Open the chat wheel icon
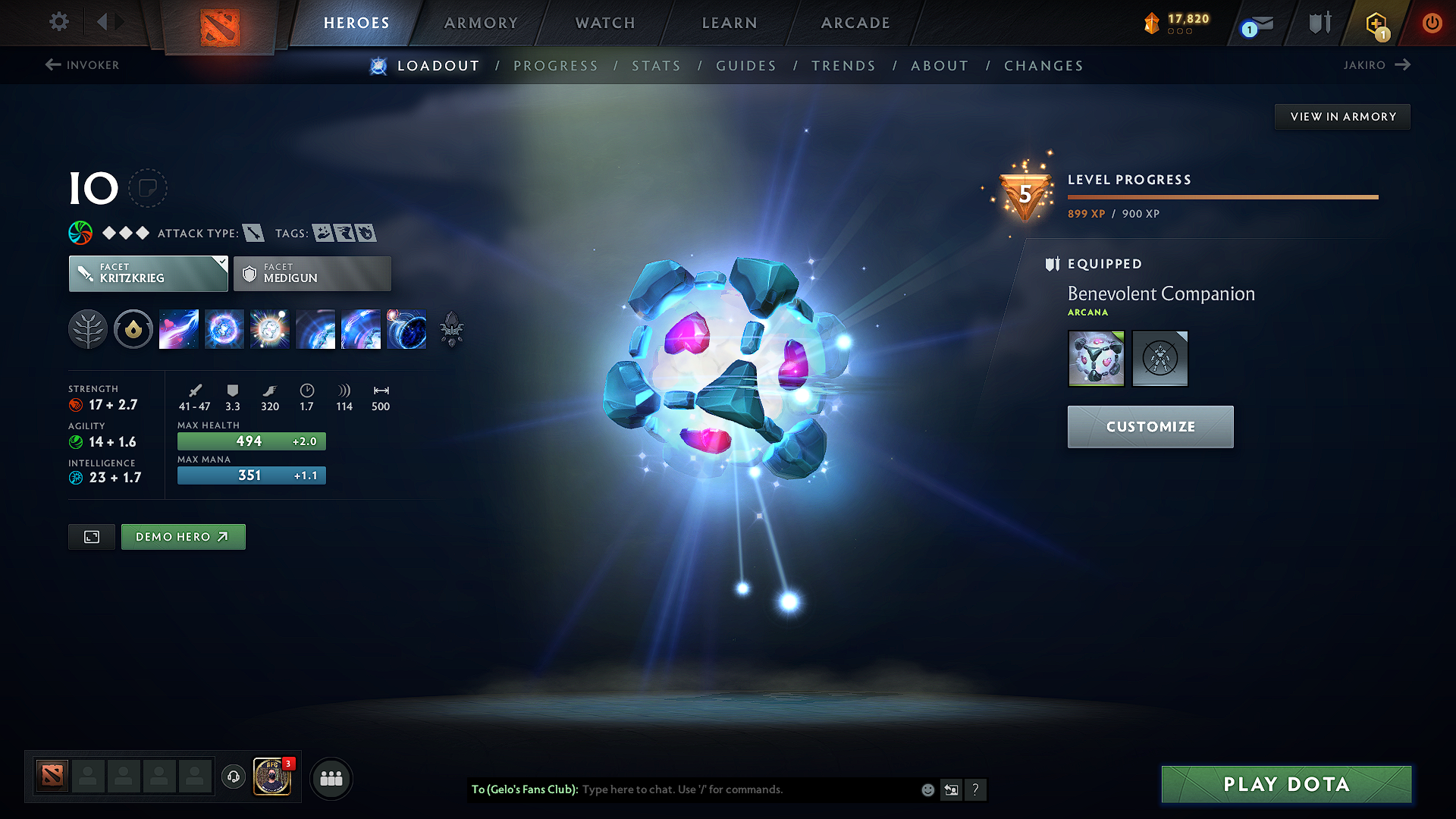1456x819 pixels. click(952, 789)
